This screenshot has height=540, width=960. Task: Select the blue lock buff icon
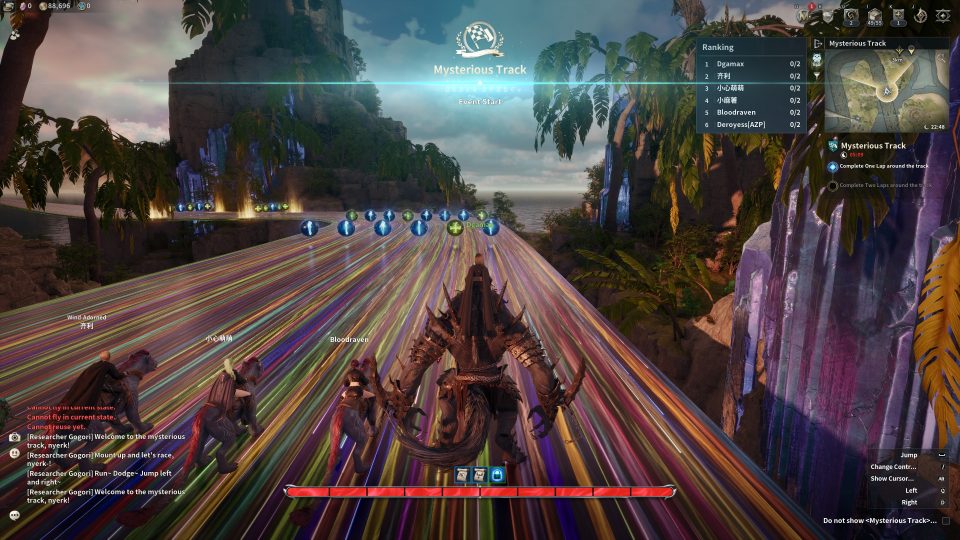click(497, 474)
